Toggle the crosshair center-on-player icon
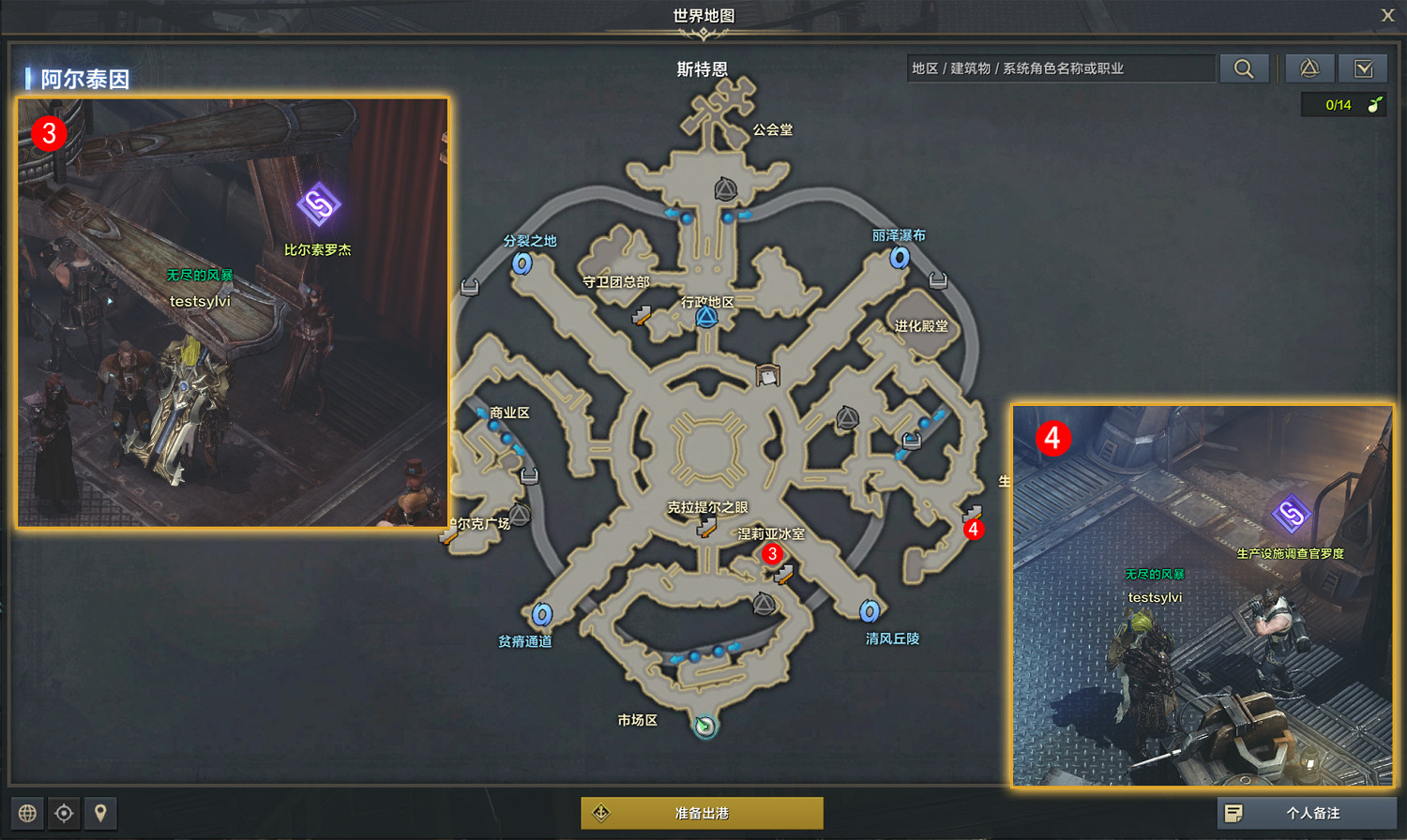 click(64, 814)
